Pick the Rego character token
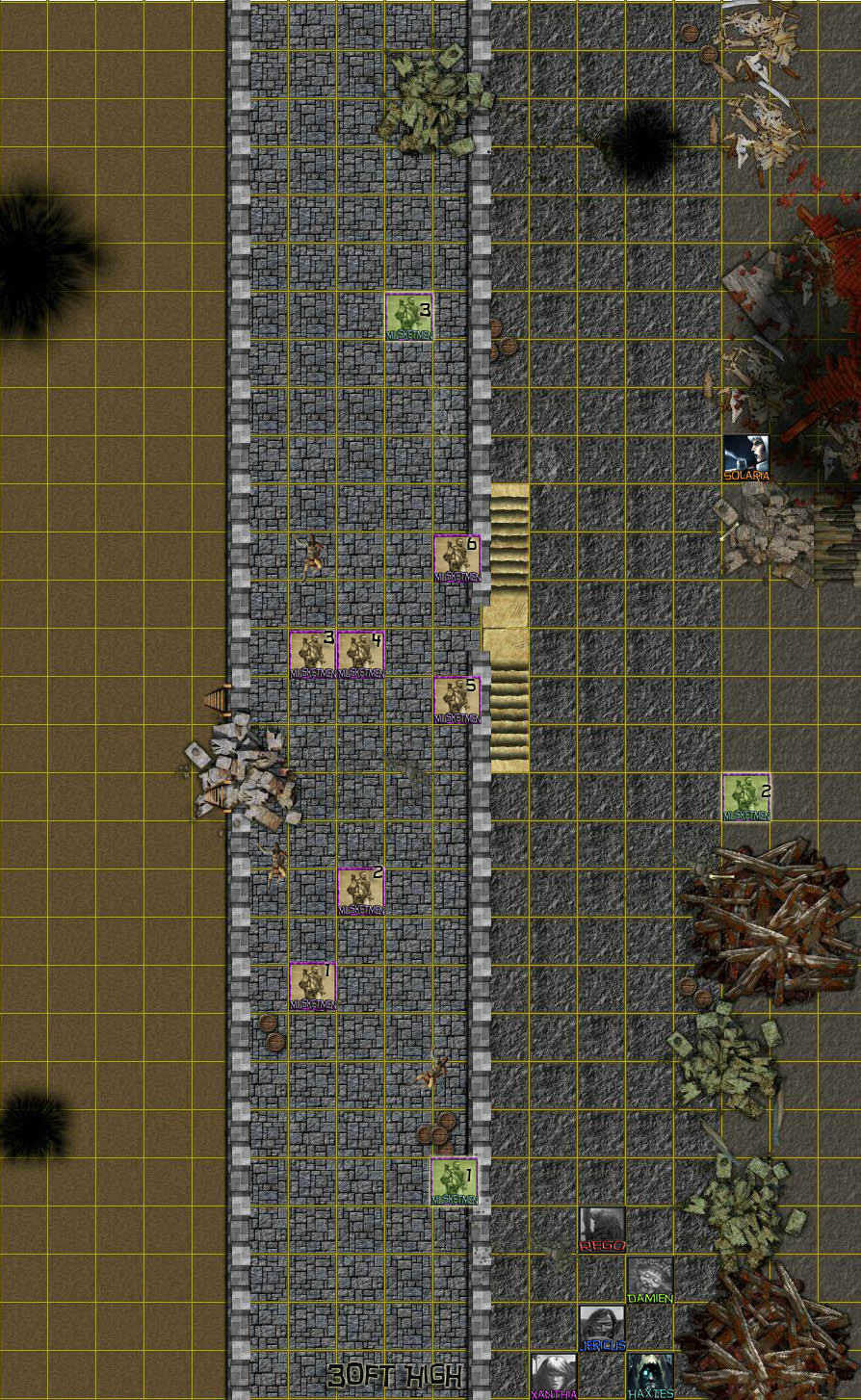 point(602,1229)
